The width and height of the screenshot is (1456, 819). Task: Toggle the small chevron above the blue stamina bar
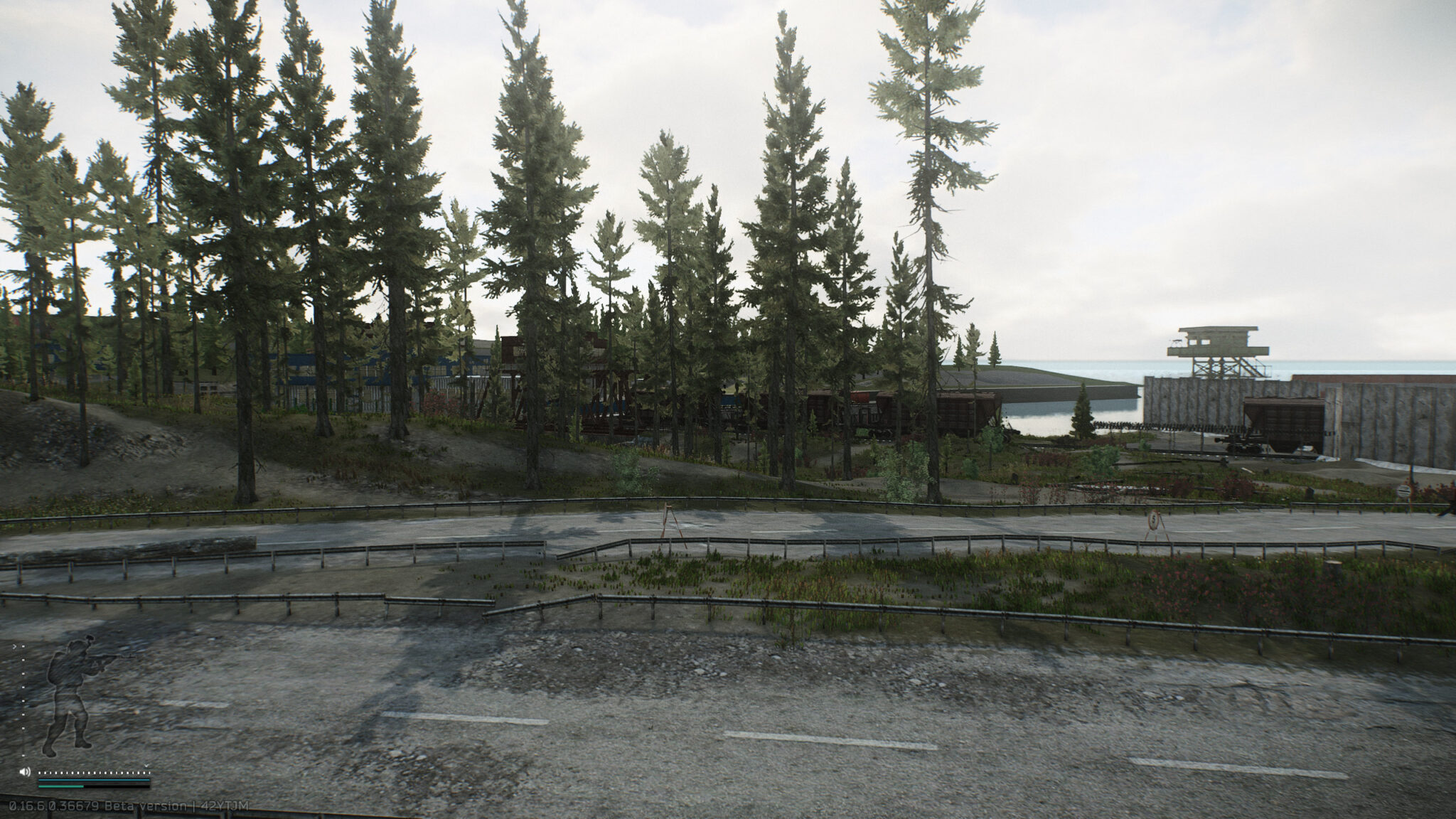point(146,766)
